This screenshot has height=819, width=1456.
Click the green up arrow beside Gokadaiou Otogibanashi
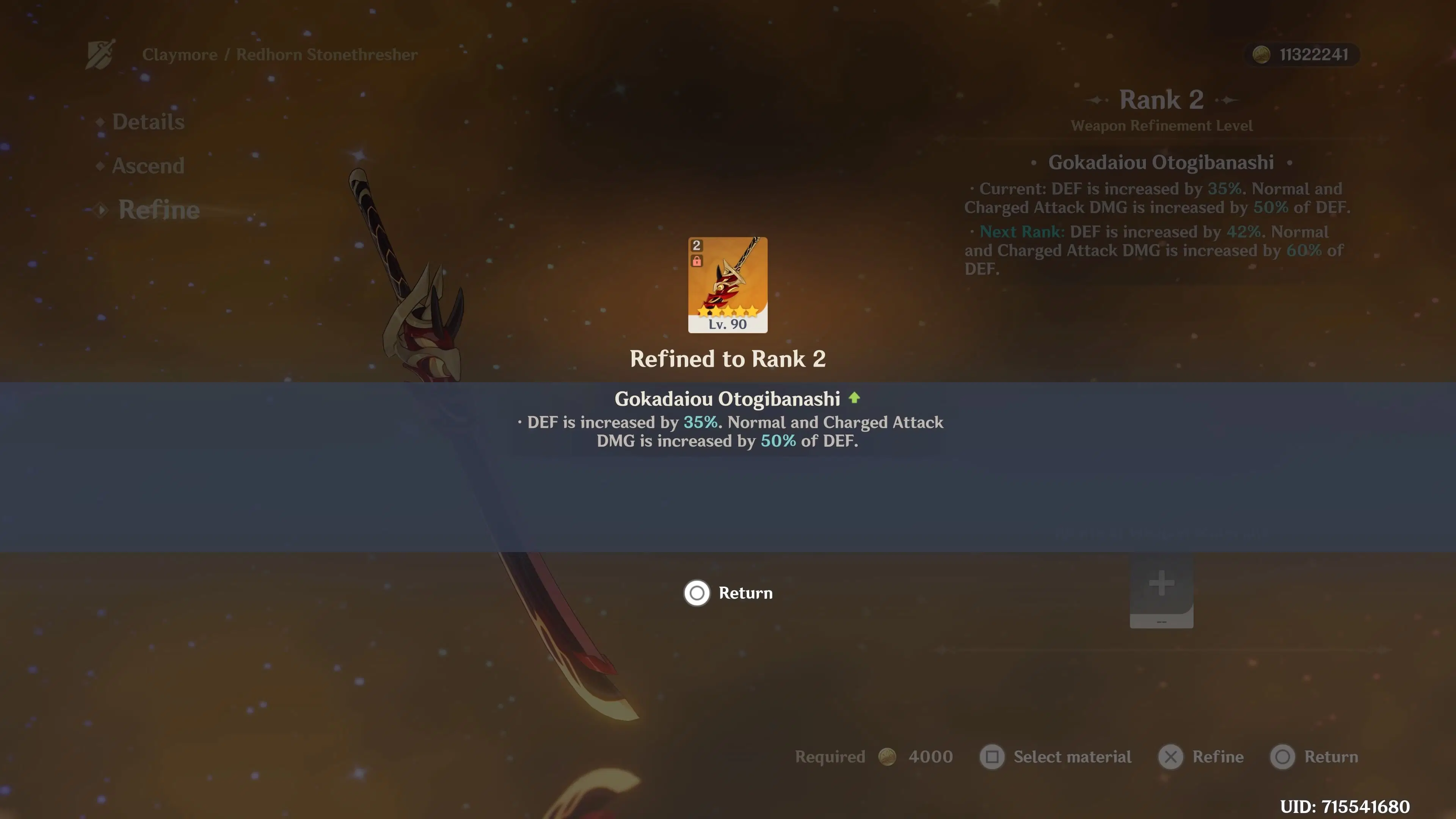(855, 399)
